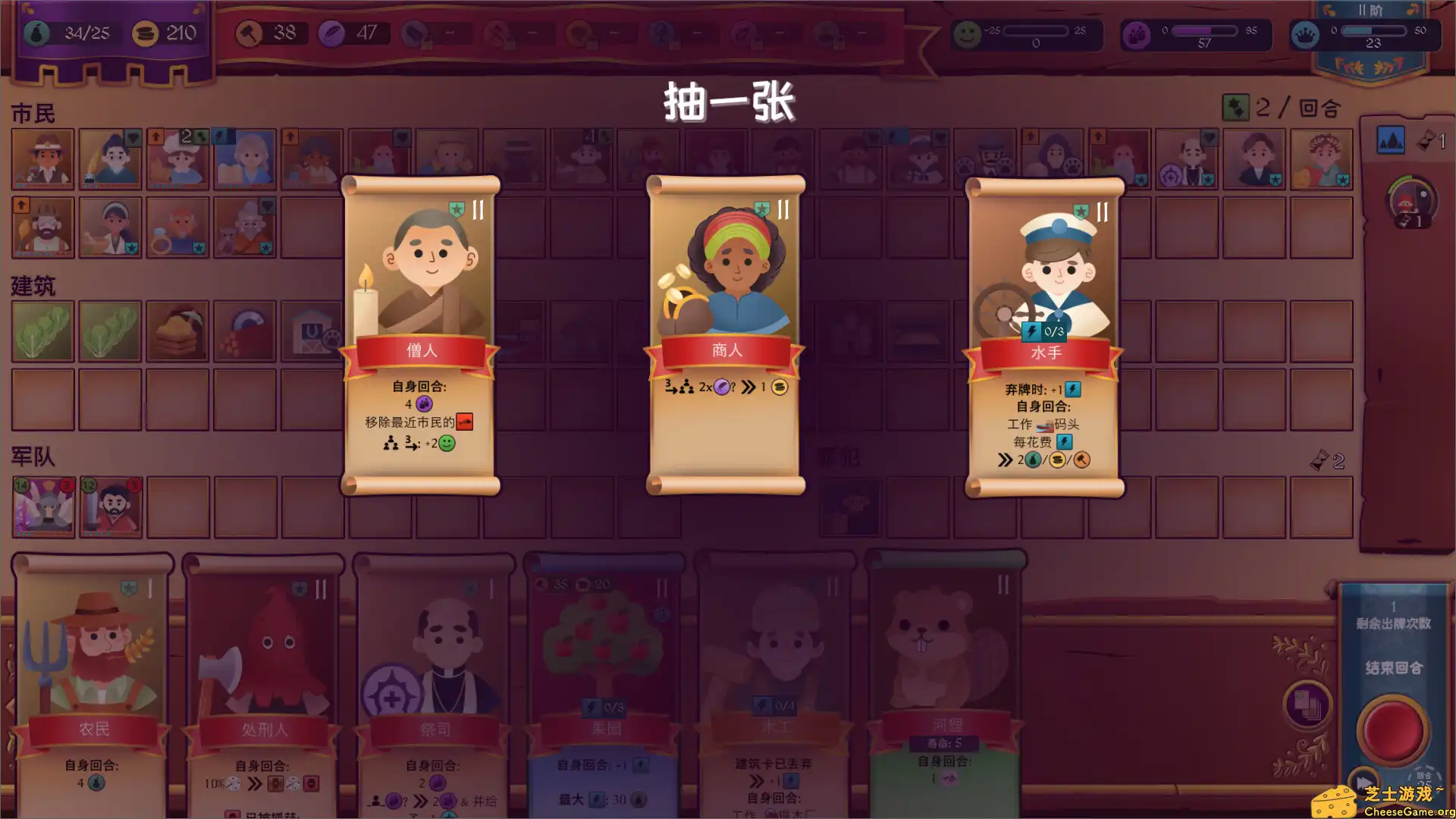
Task: Select the explorer portrait on the right panel
Action: point(1412,201)
